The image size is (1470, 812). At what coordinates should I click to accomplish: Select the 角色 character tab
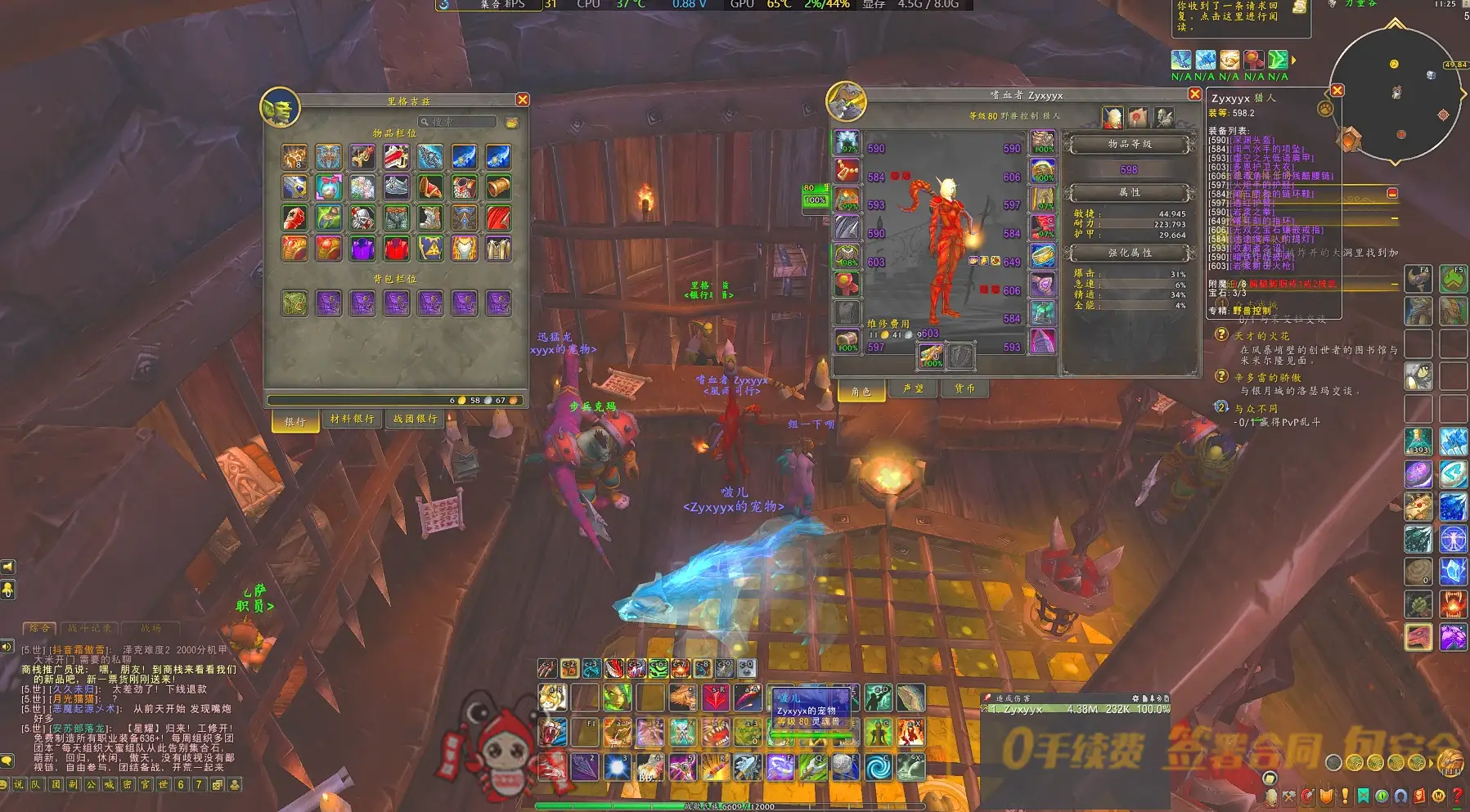pos(861,392)
